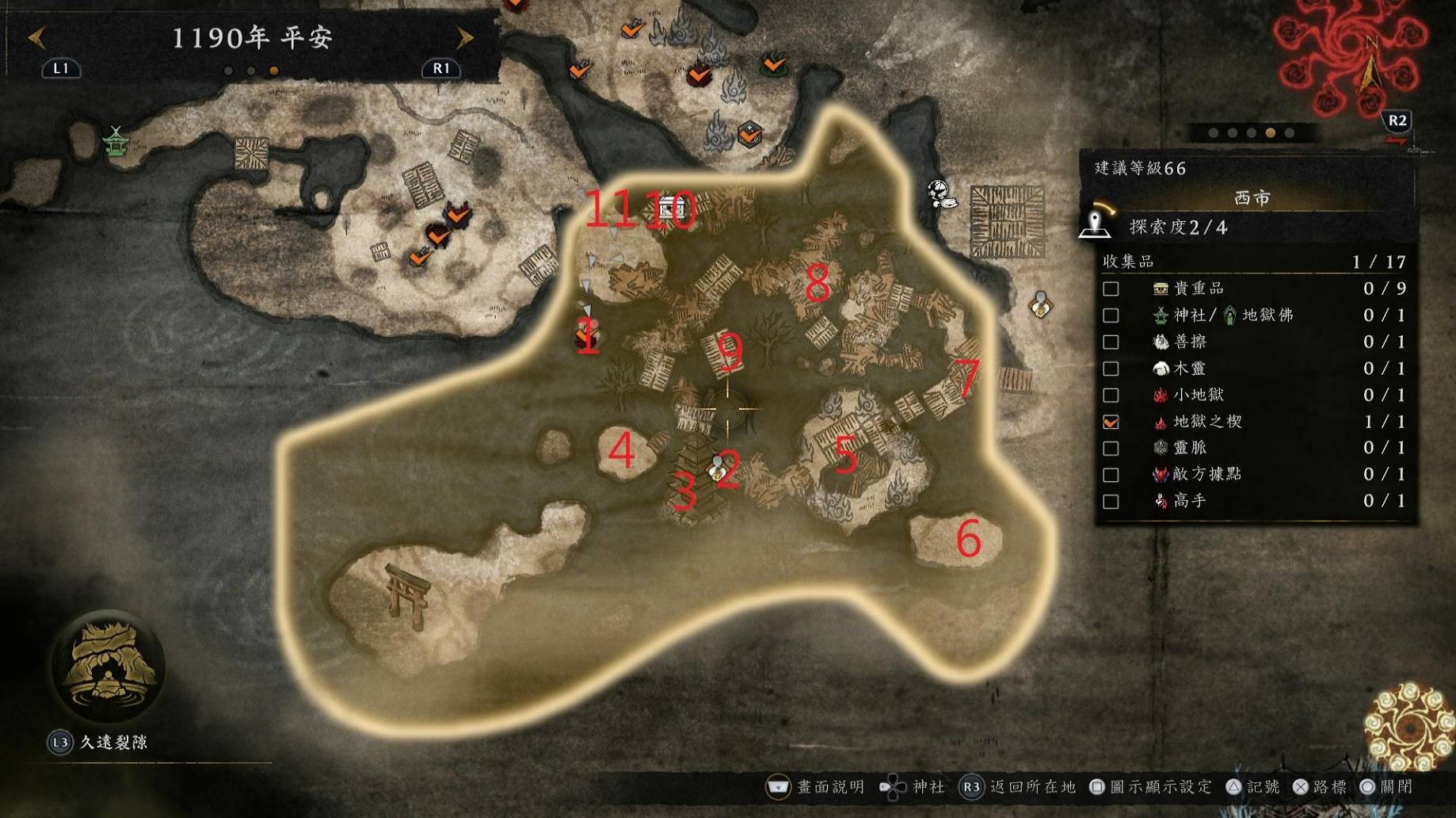
Task: Toggle the 敵方據點 filter checkbox
Action: coord(1111,475)
